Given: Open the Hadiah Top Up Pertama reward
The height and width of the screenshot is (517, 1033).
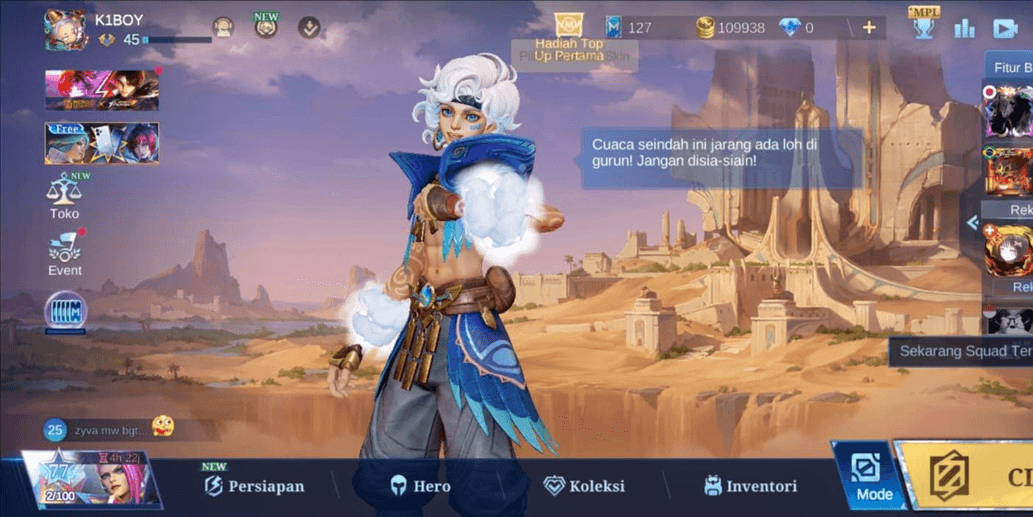Looking at the screenshot, I should click(568, 38).
